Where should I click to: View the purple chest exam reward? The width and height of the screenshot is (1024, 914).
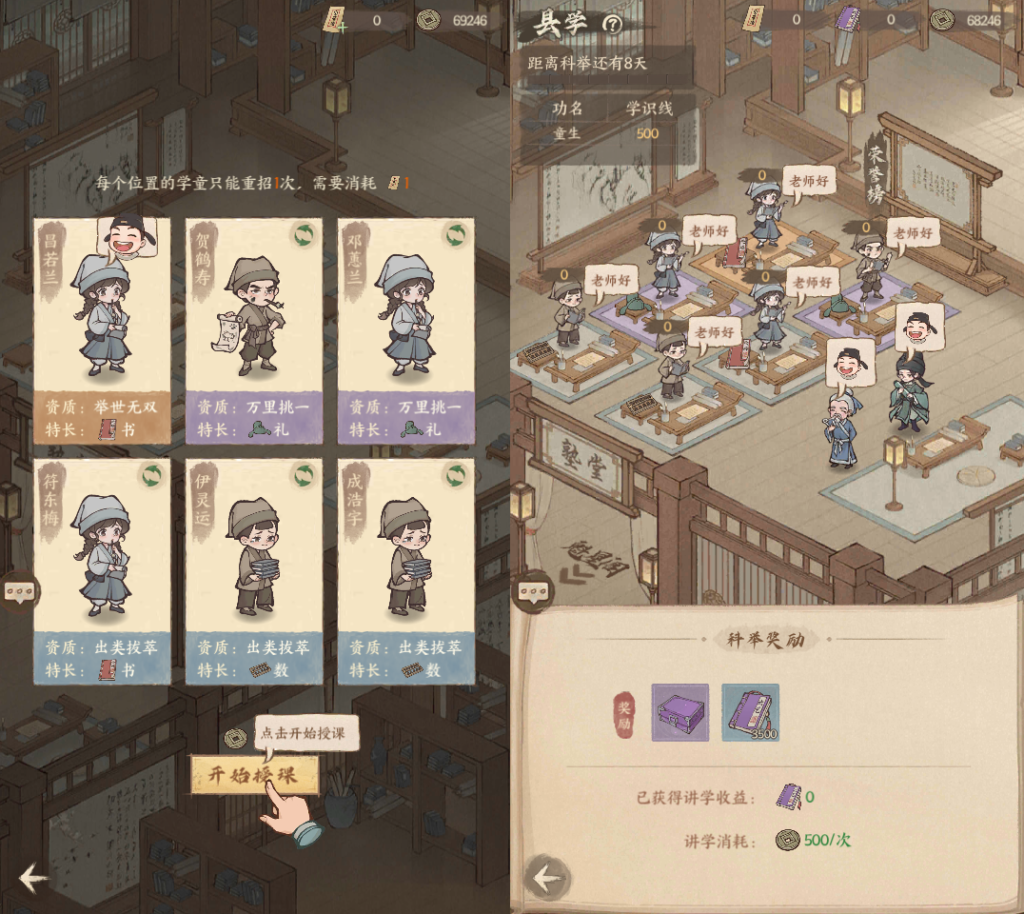click(680, 712)
